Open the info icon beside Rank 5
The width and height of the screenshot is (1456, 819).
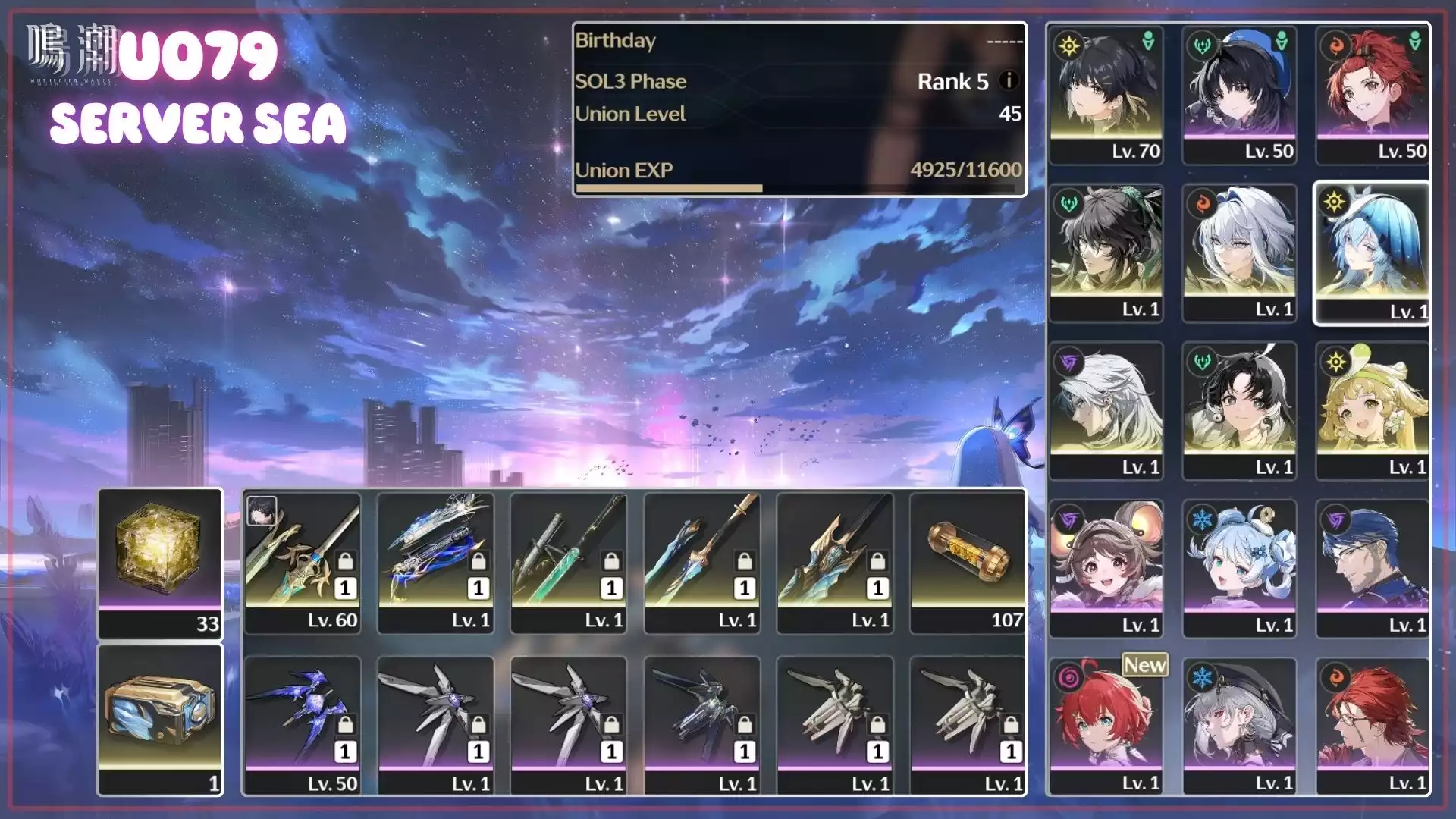pos(1009,80)
